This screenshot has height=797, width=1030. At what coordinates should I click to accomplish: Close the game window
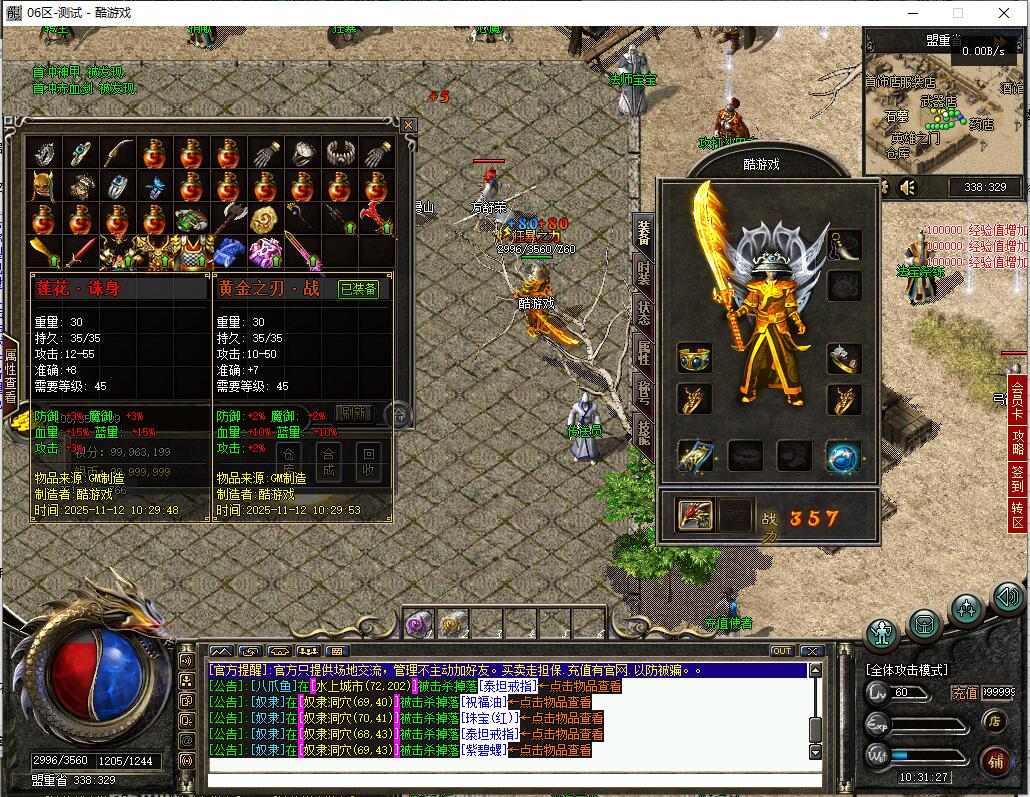(x=1004, y=13)
